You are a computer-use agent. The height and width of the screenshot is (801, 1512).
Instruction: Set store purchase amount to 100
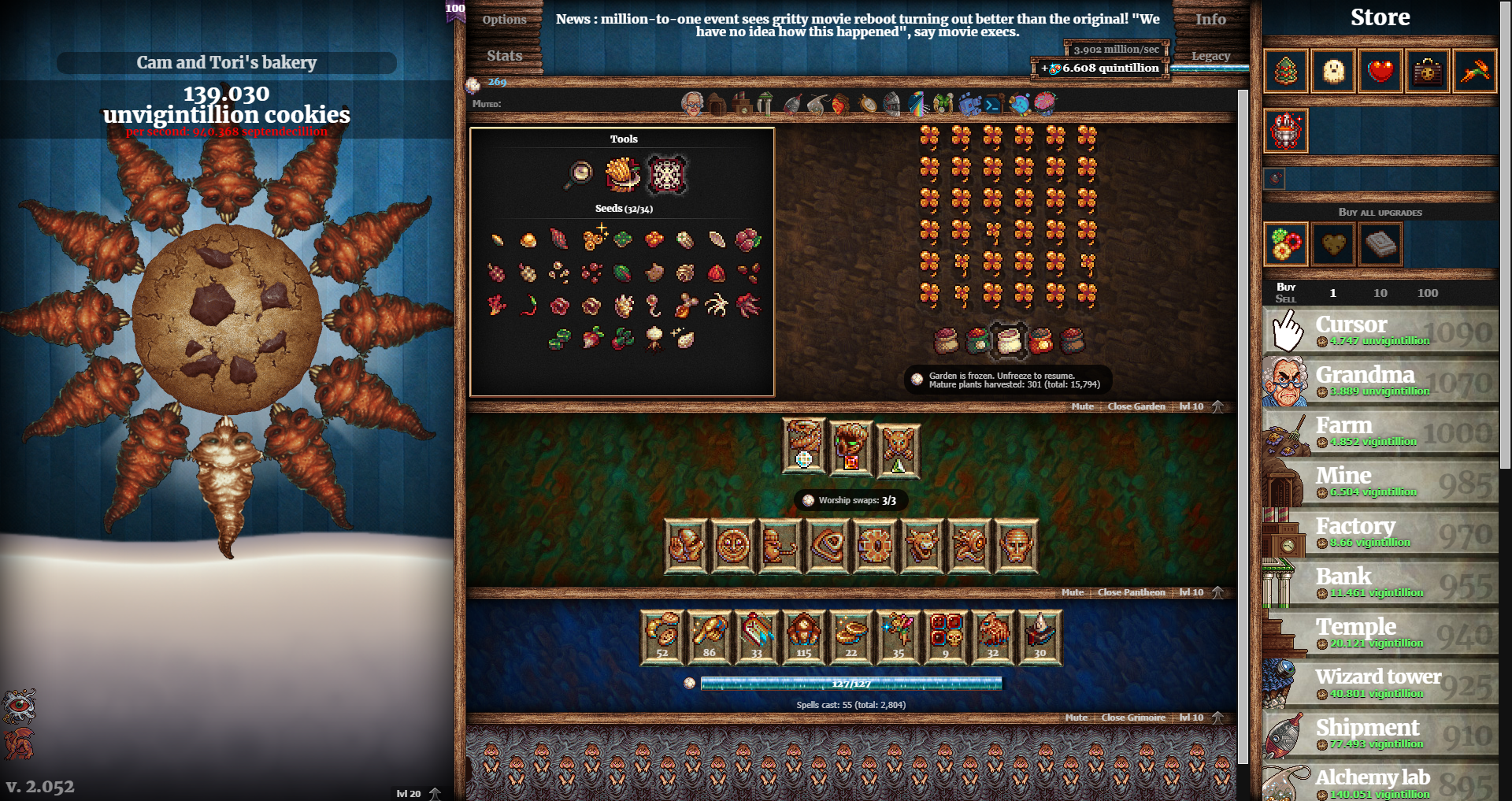[1427, 292]
